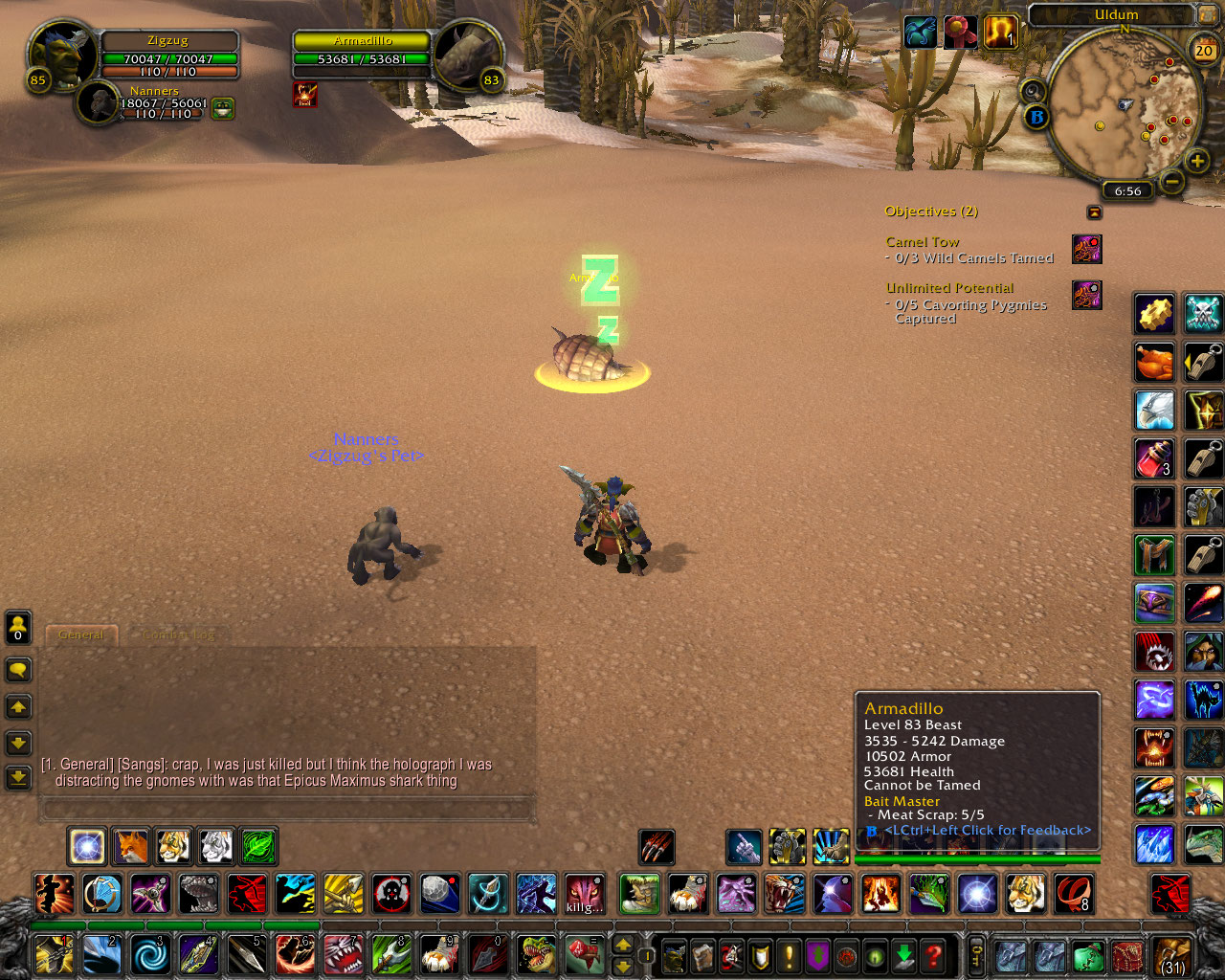Image resolution: width=1225 pixels, height=980 pixels.
Task: Click the social icon showing 0 friends
Action: (17, 628)
